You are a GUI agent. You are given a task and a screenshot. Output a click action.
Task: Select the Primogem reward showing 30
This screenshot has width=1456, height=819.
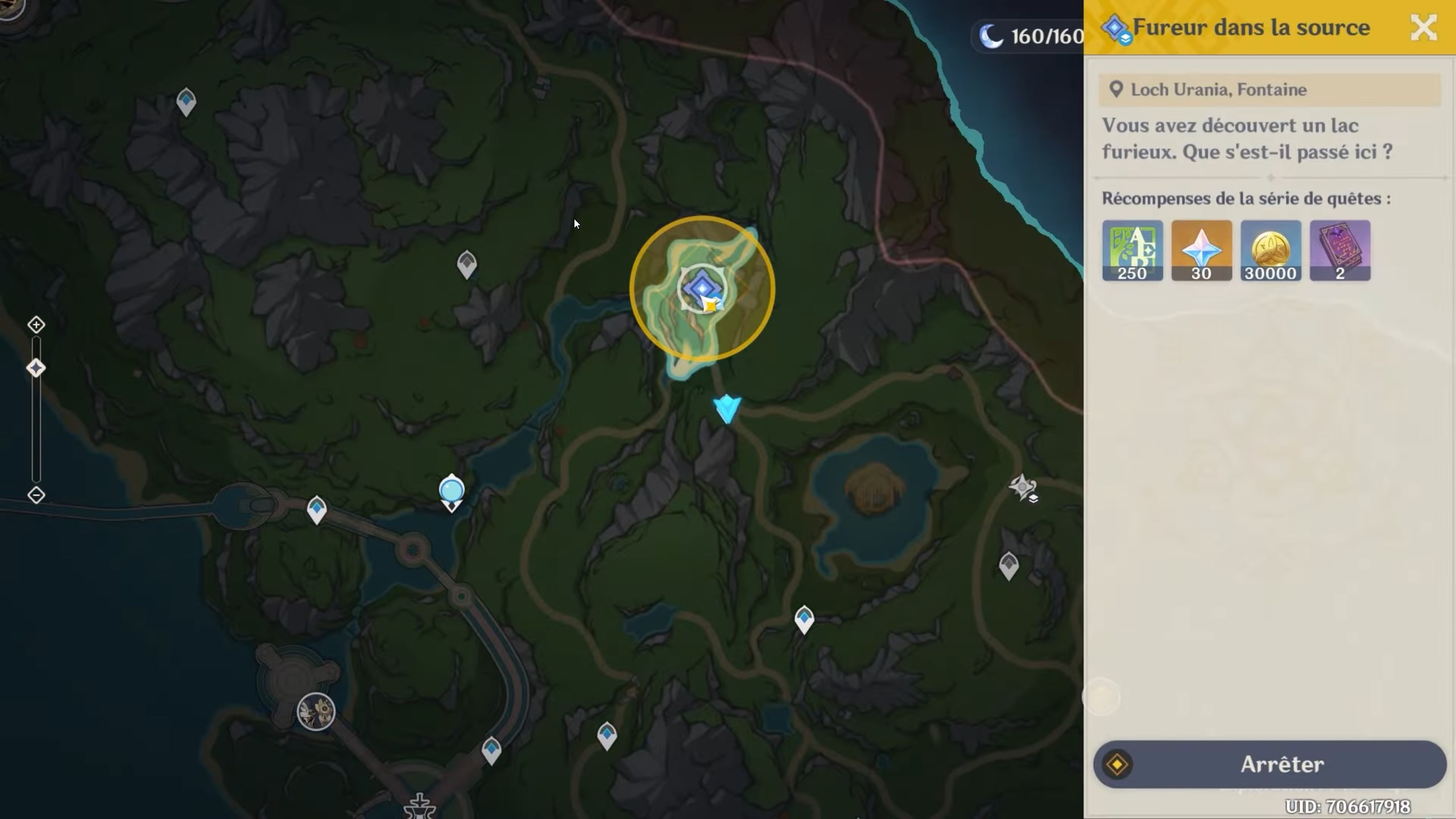(x=1201, y=250)
